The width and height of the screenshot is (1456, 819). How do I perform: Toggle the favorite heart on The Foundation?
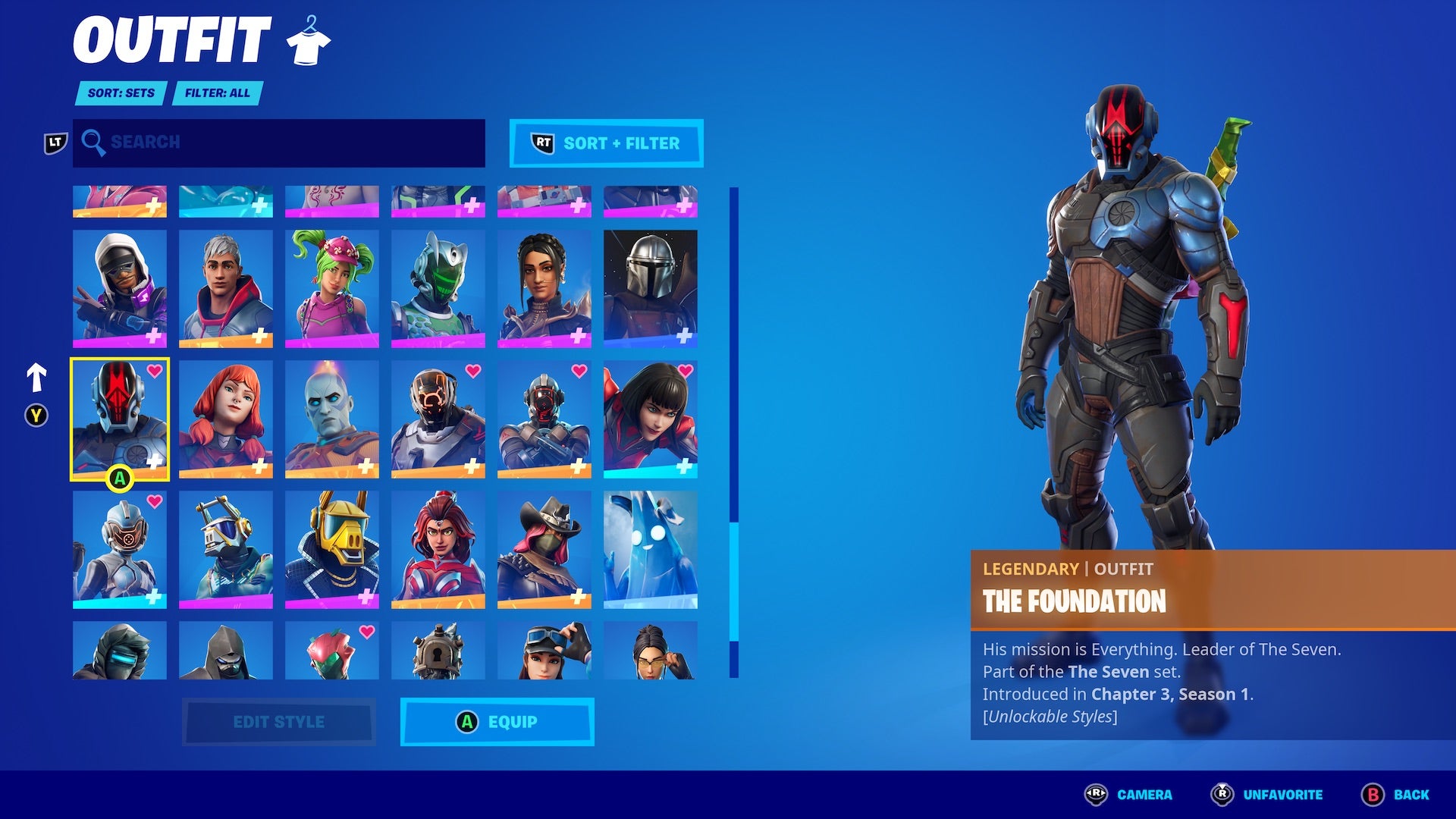tap(154, 372)
